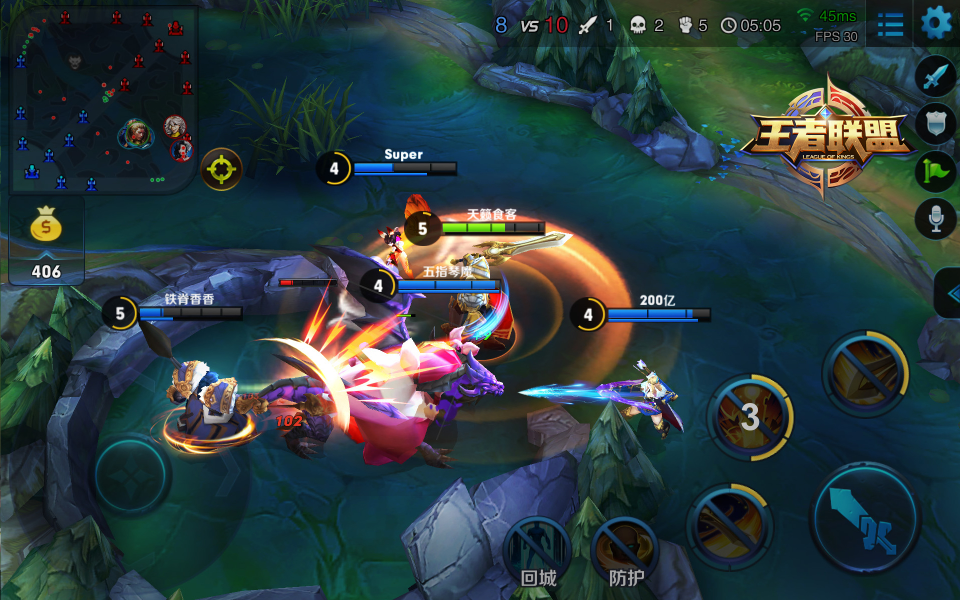
Task: Activate the yellow crosshair target button
Action: (x=221, y=170)
